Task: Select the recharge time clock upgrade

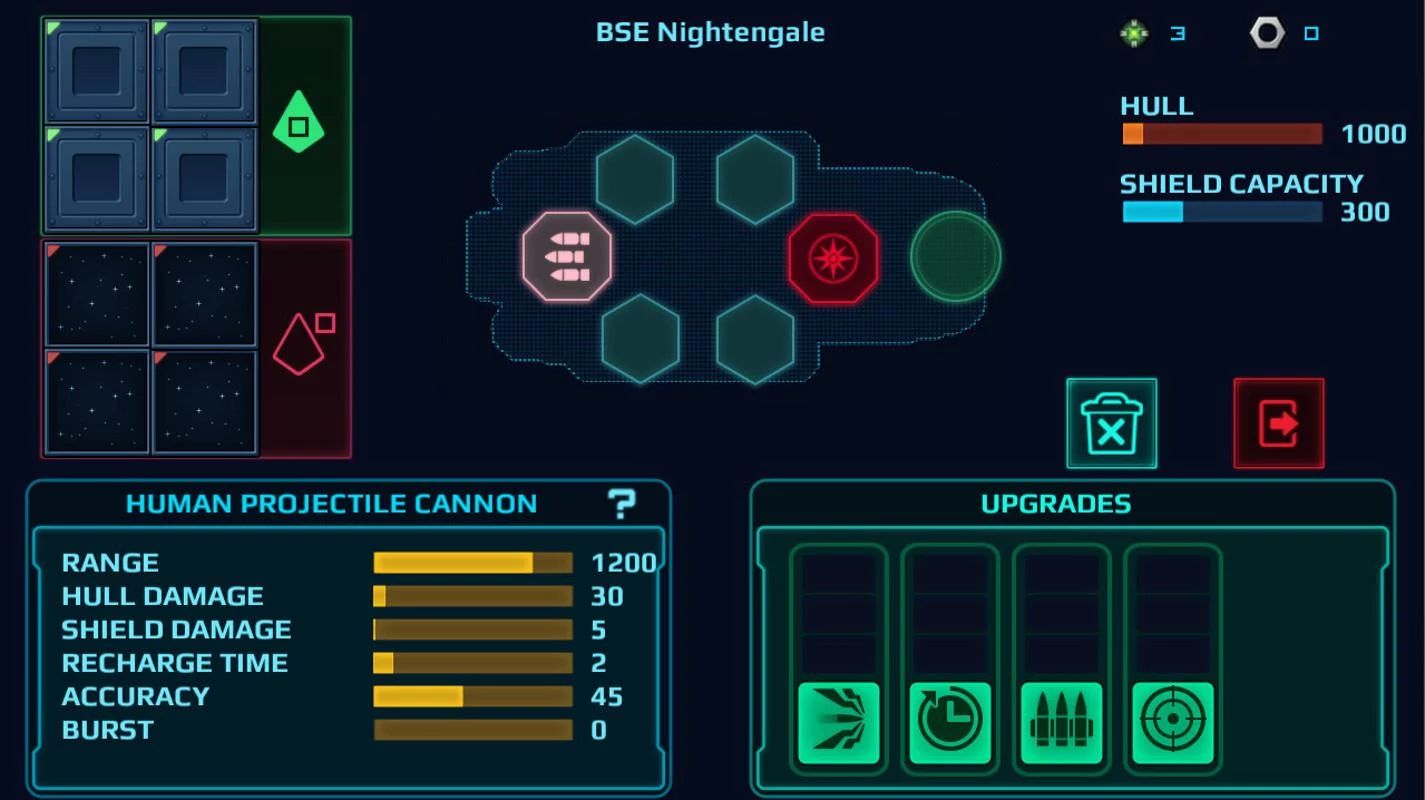Action: click(949, 722)
